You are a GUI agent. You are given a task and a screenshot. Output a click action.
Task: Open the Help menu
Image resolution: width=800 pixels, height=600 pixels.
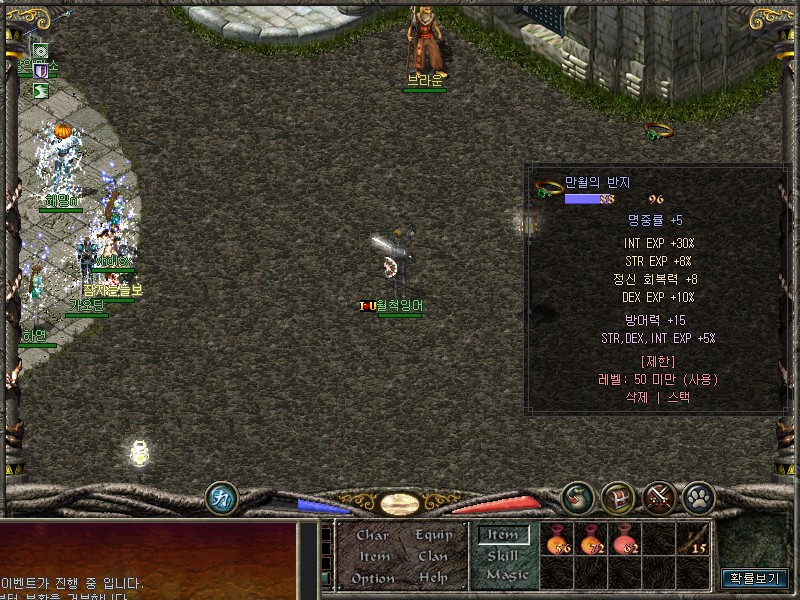[433, 578]
